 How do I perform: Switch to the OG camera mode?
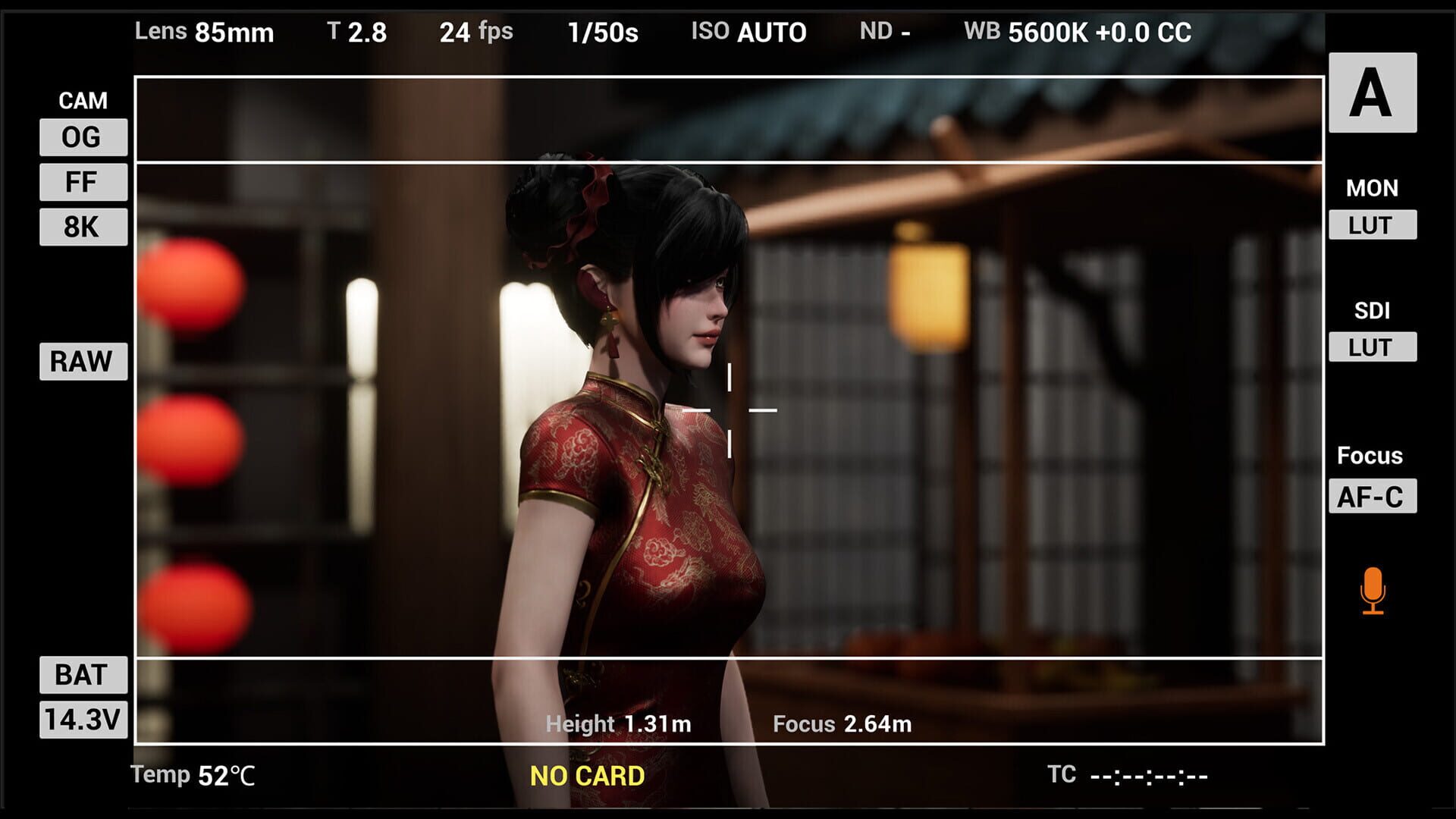click(83, 137)
